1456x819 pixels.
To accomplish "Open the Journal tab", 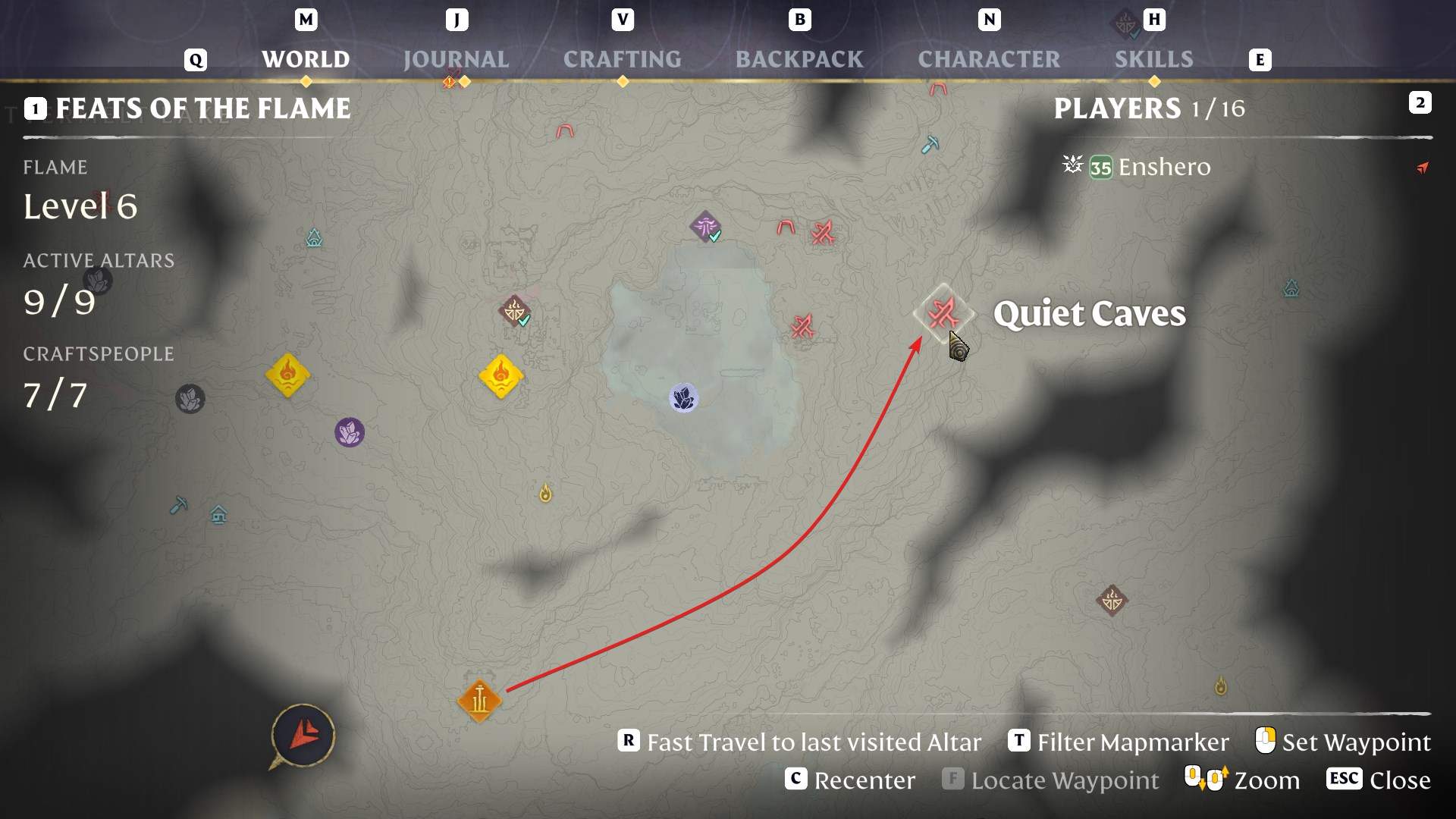I will (x=456, y=59).
